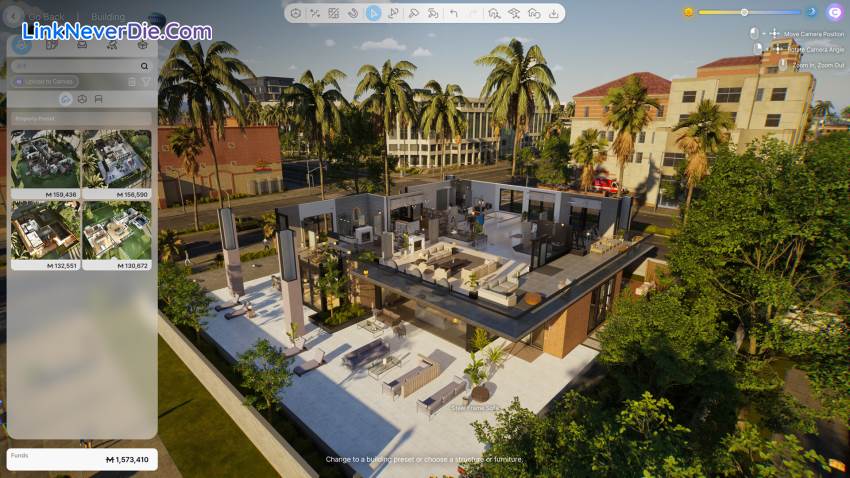Click the time-of-day slider handle

[744, 12]
